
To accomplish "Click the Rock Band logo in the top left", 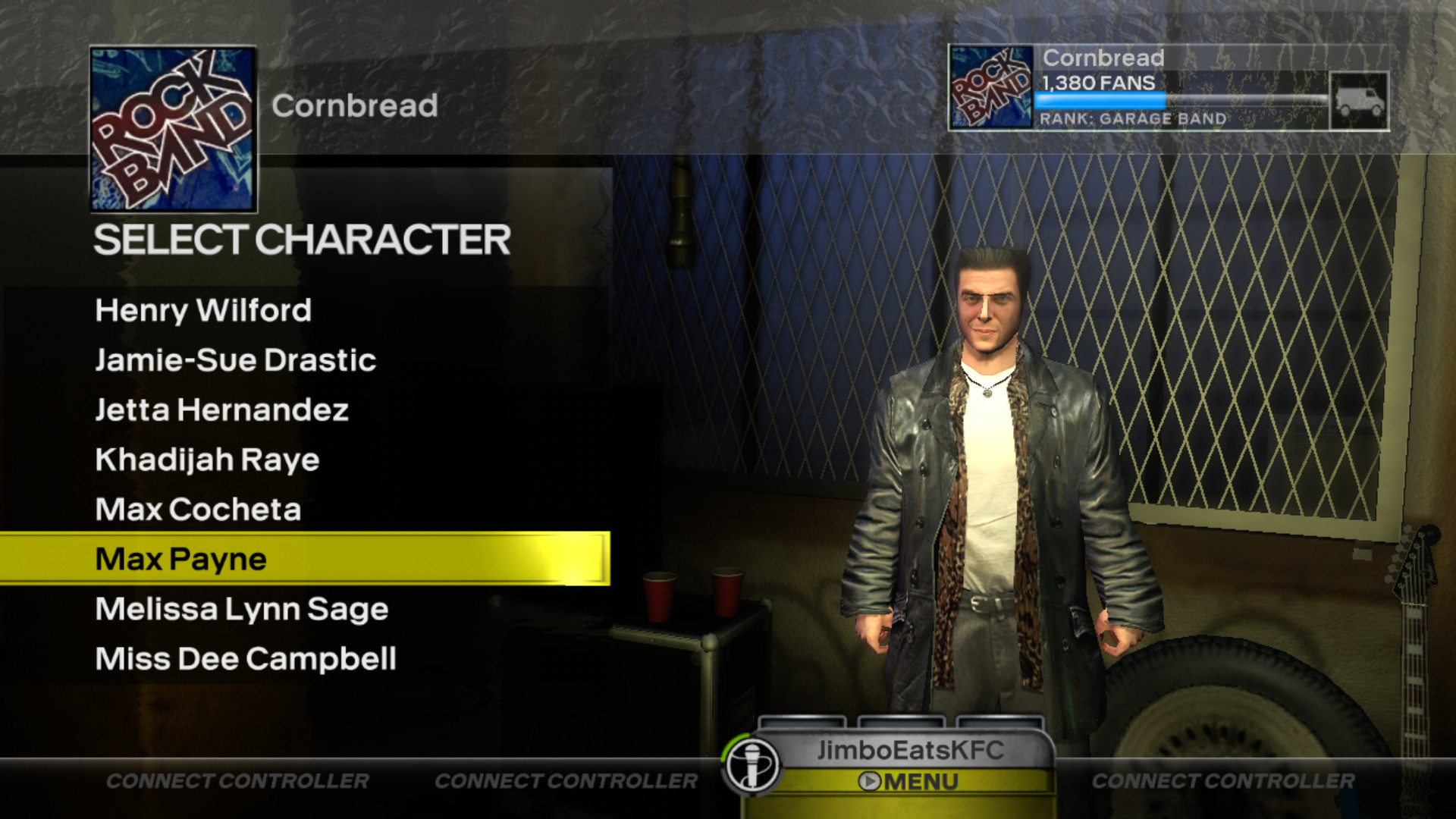I will pos(173,129).
